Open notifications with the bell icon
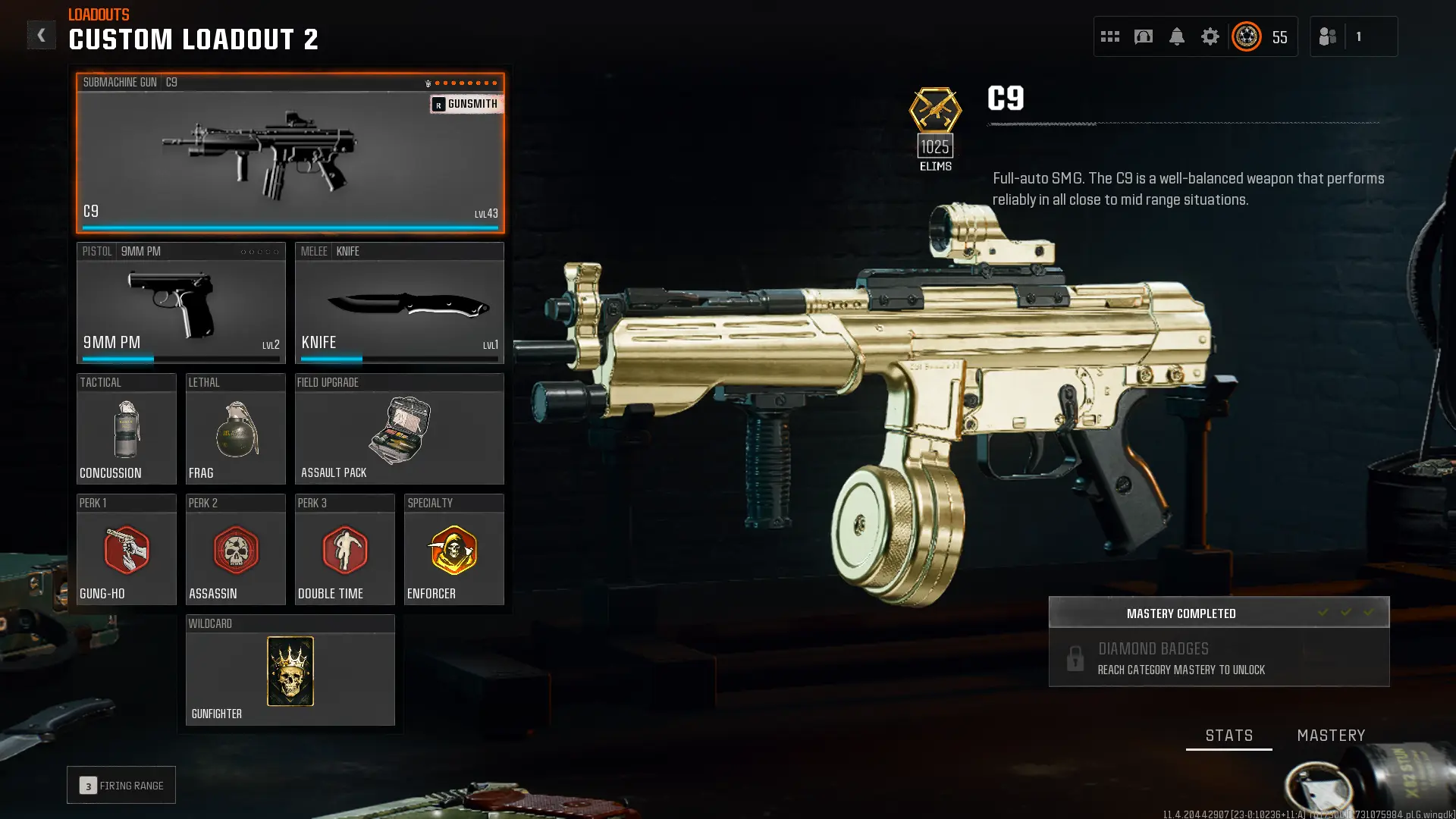The height and width of the screenshot is (819, 1456). click(x=1177, y=36)
